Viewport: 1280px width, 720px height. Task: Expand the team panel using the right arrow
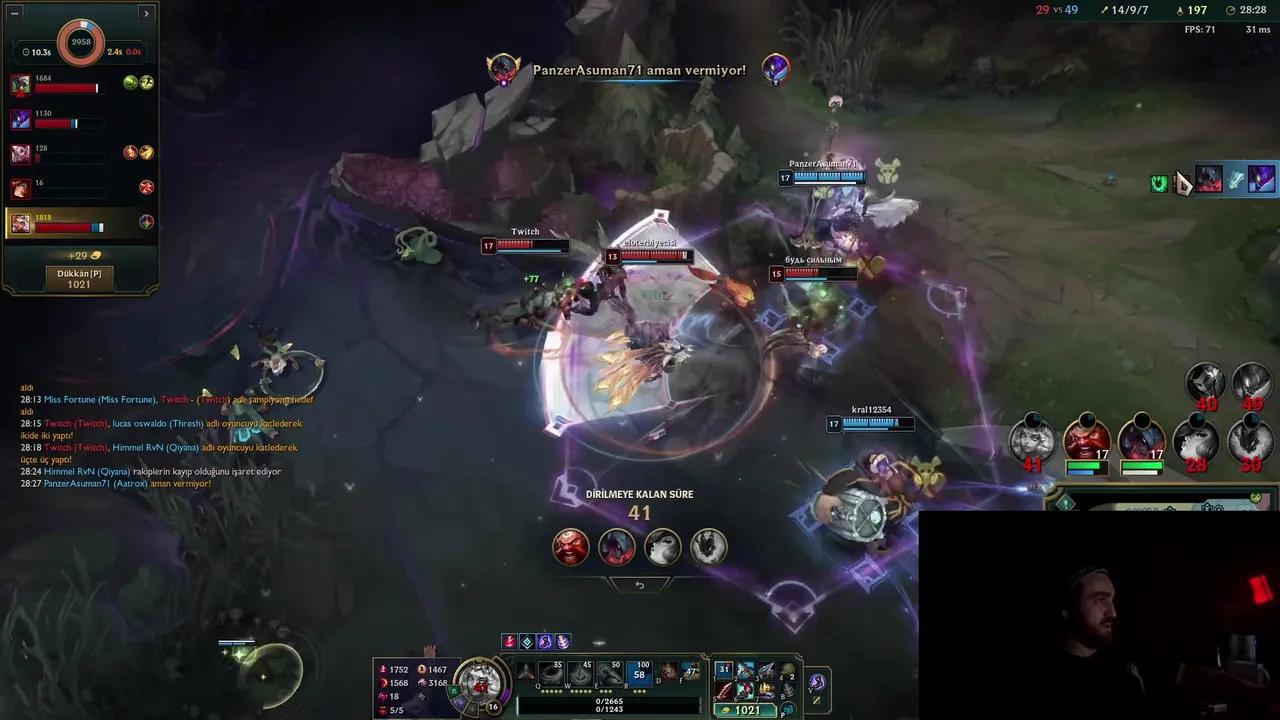pyautogui.click(x=146, y=12)
